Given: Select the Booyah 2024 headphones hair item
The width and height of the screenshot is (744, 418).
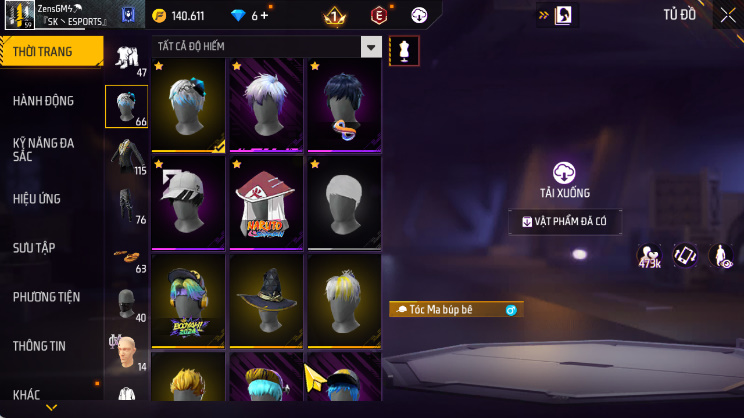Looking at the screenshot, I should pyautogui.click(x=189, y=298).
